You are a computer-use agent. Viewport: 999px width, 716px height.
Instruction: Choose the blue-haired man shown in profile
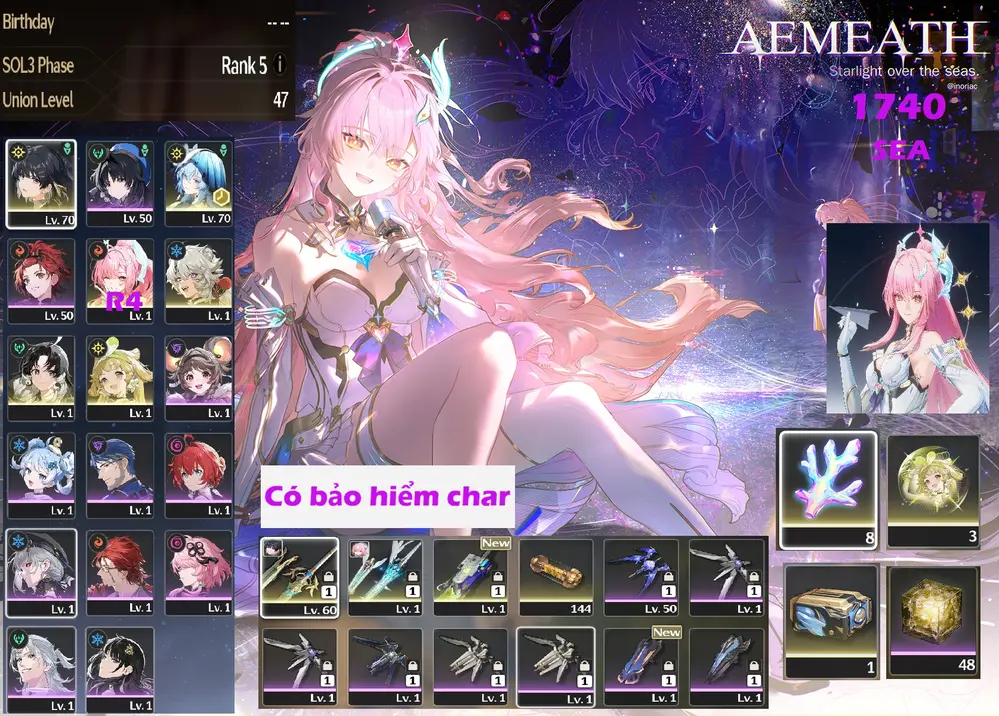120,474
